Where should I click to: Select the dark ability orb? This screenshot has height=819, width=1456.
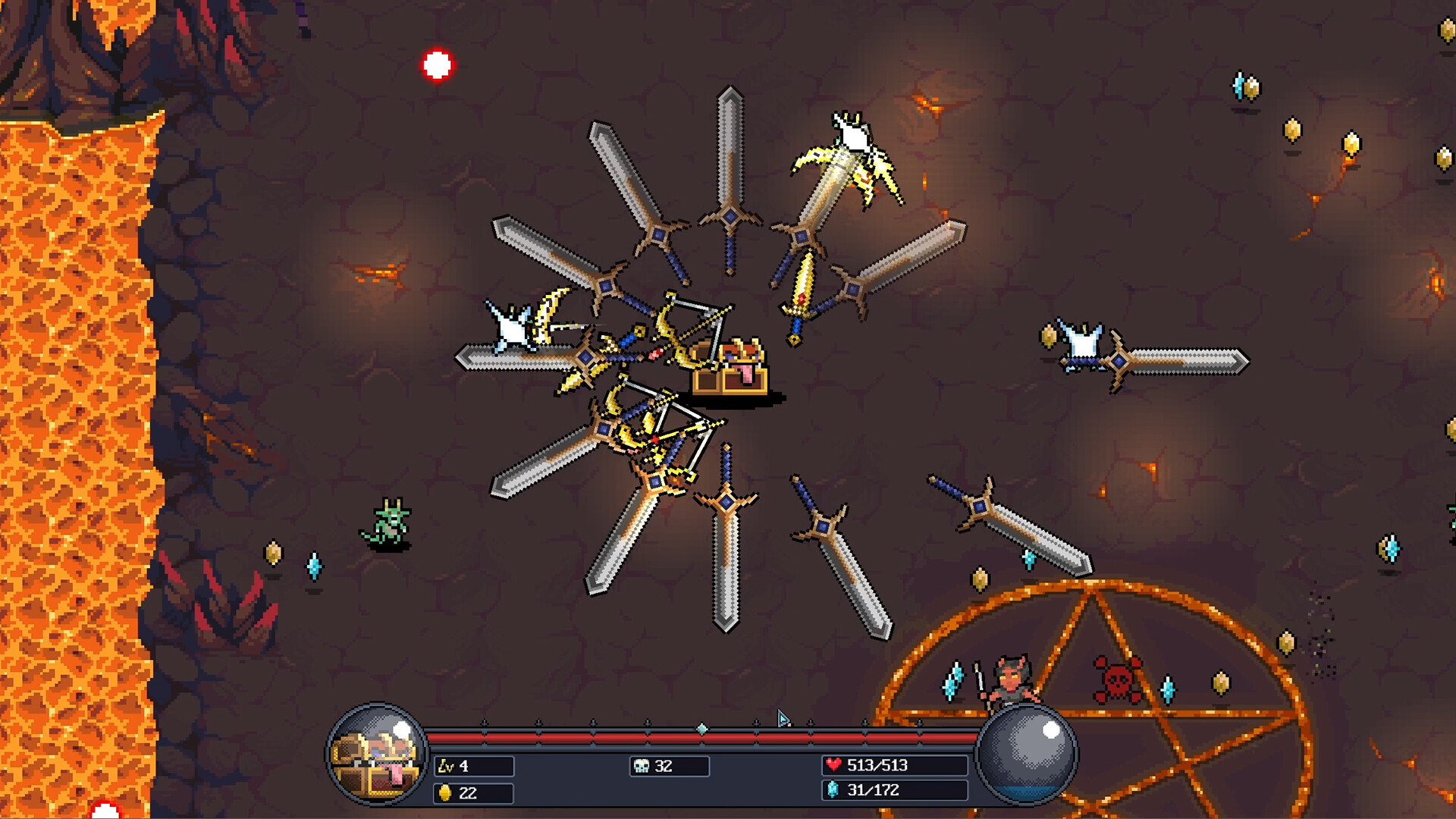1027,753
